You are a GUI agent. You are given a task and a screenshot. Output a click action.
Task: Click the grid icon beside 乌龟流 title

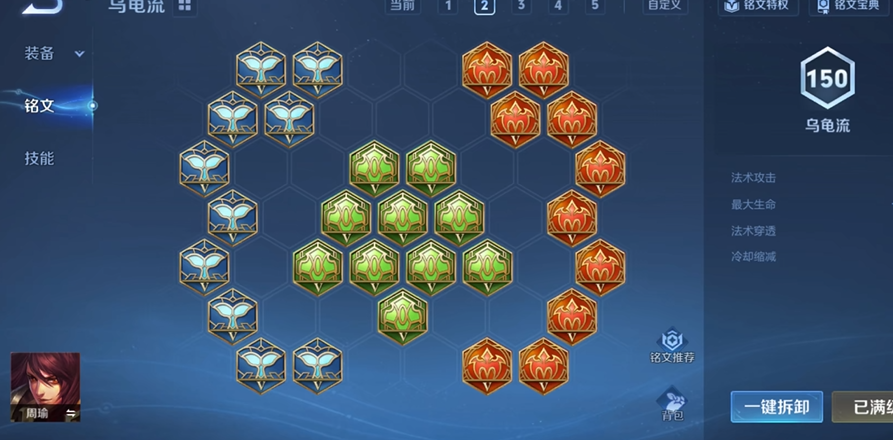click(x=185, y=6)
